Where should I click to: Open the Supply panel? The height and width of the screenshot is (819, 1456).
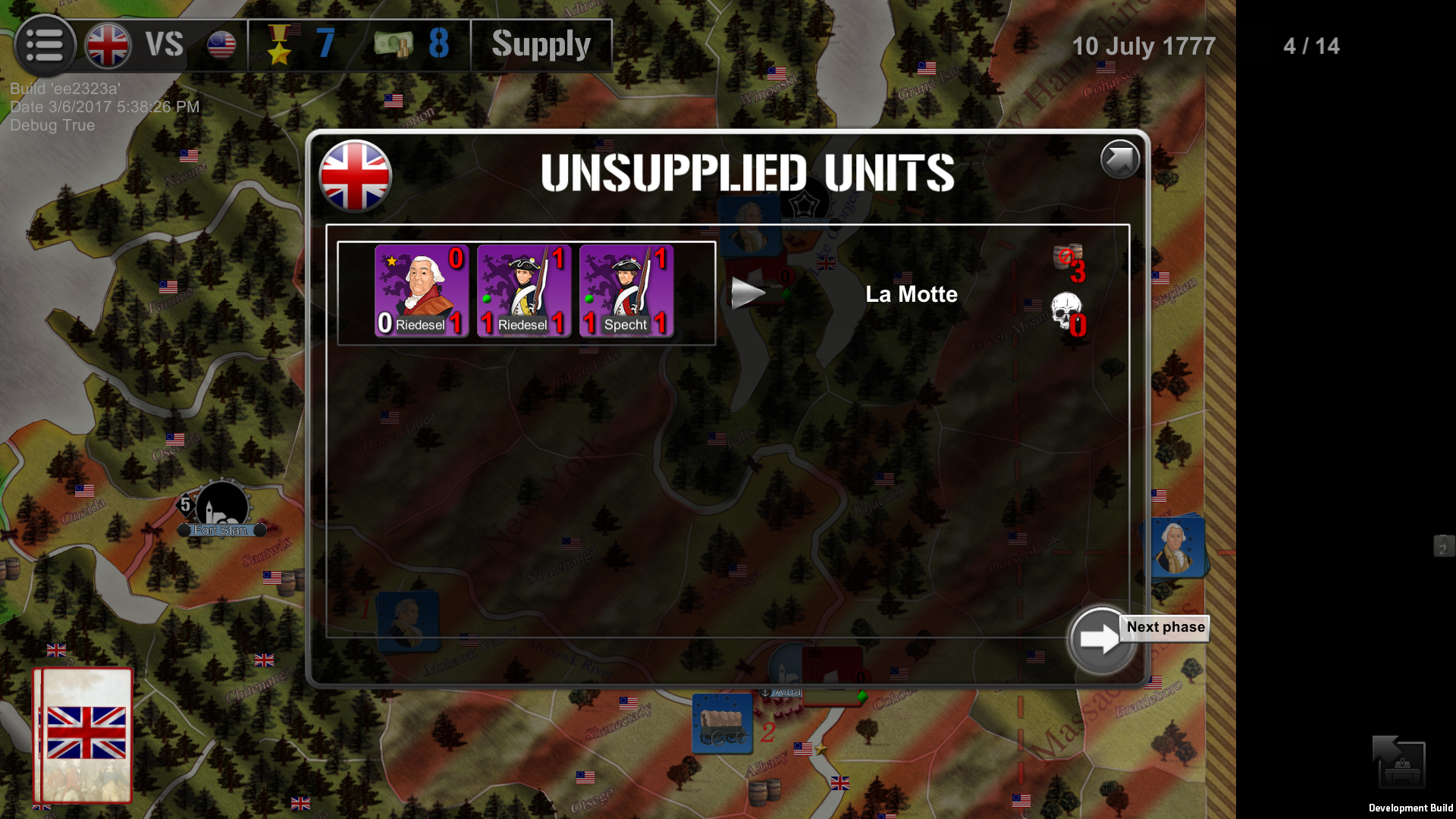click(x=541, y=44)
